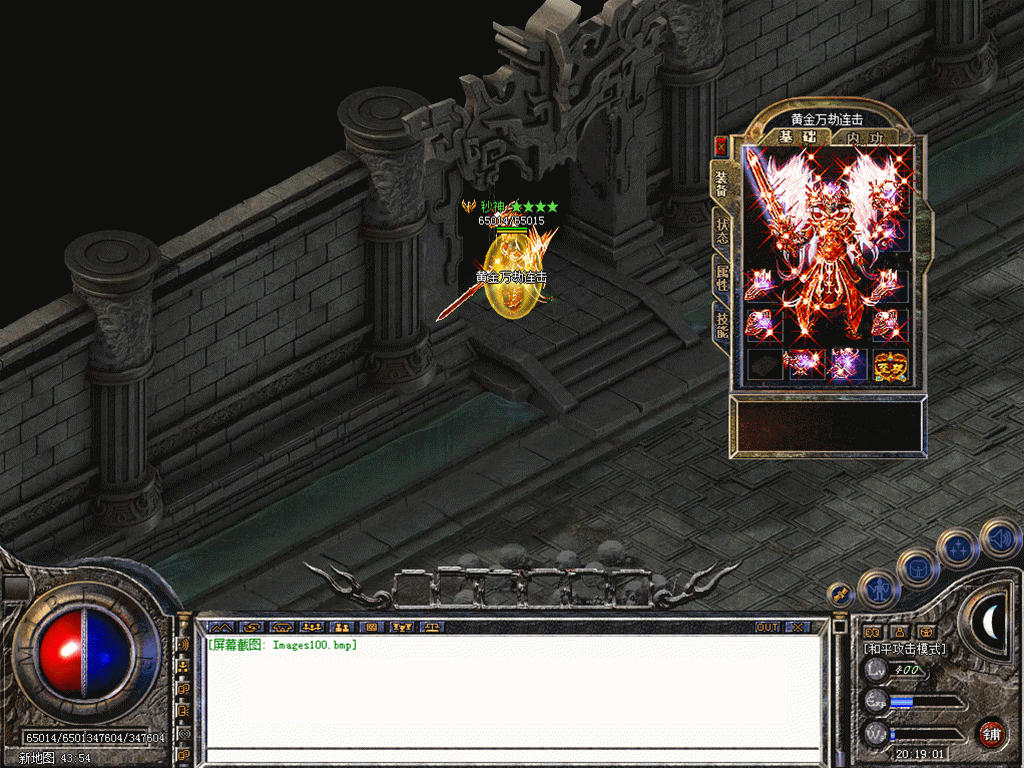Switch to the 内功 tab
Image resolution: width=1024 pixels, height=768 pixels.
pyautogui.click(x=864, y=137)
